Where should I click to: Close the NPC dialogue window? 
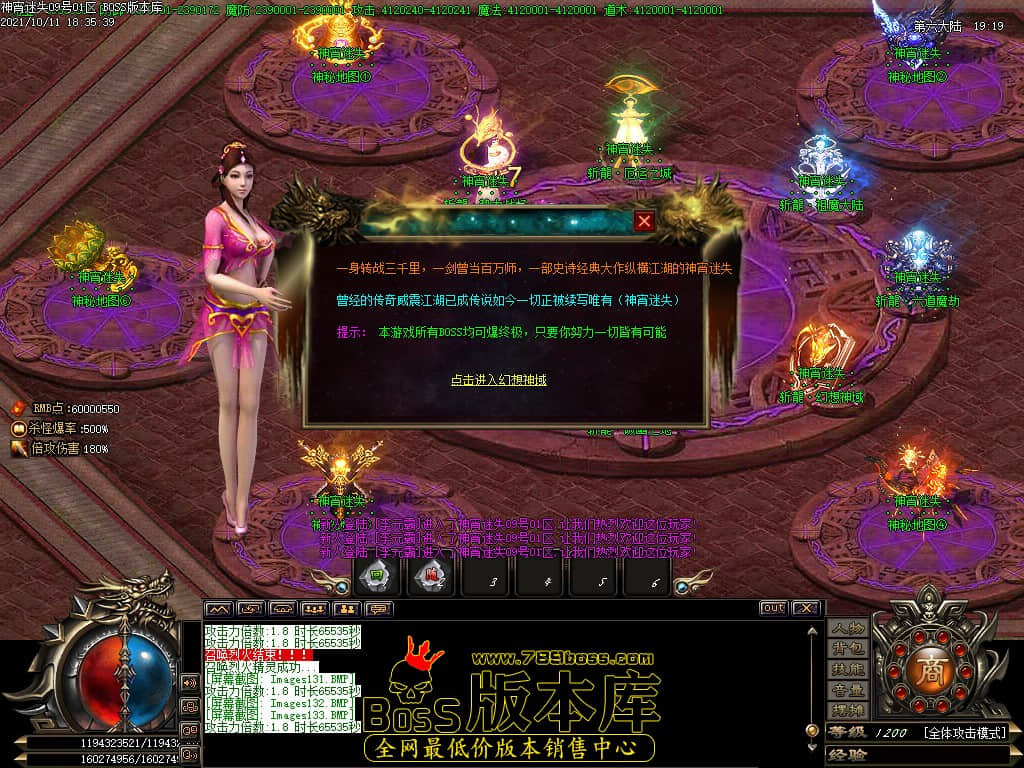[x=645, y=221]
